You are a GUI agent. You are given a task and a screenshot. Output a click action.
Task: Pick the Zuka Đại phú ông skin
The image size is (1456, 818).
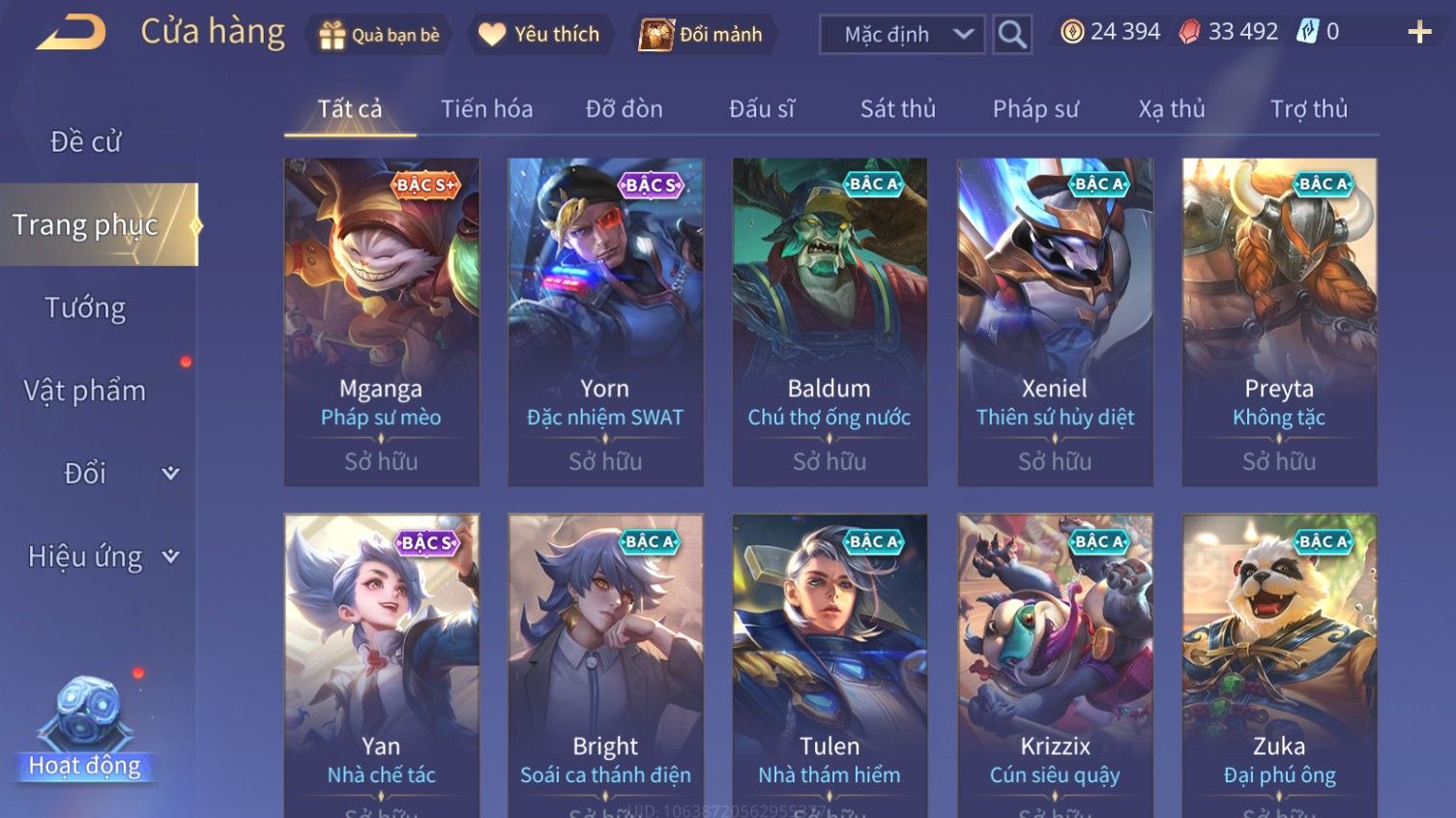1279,665
